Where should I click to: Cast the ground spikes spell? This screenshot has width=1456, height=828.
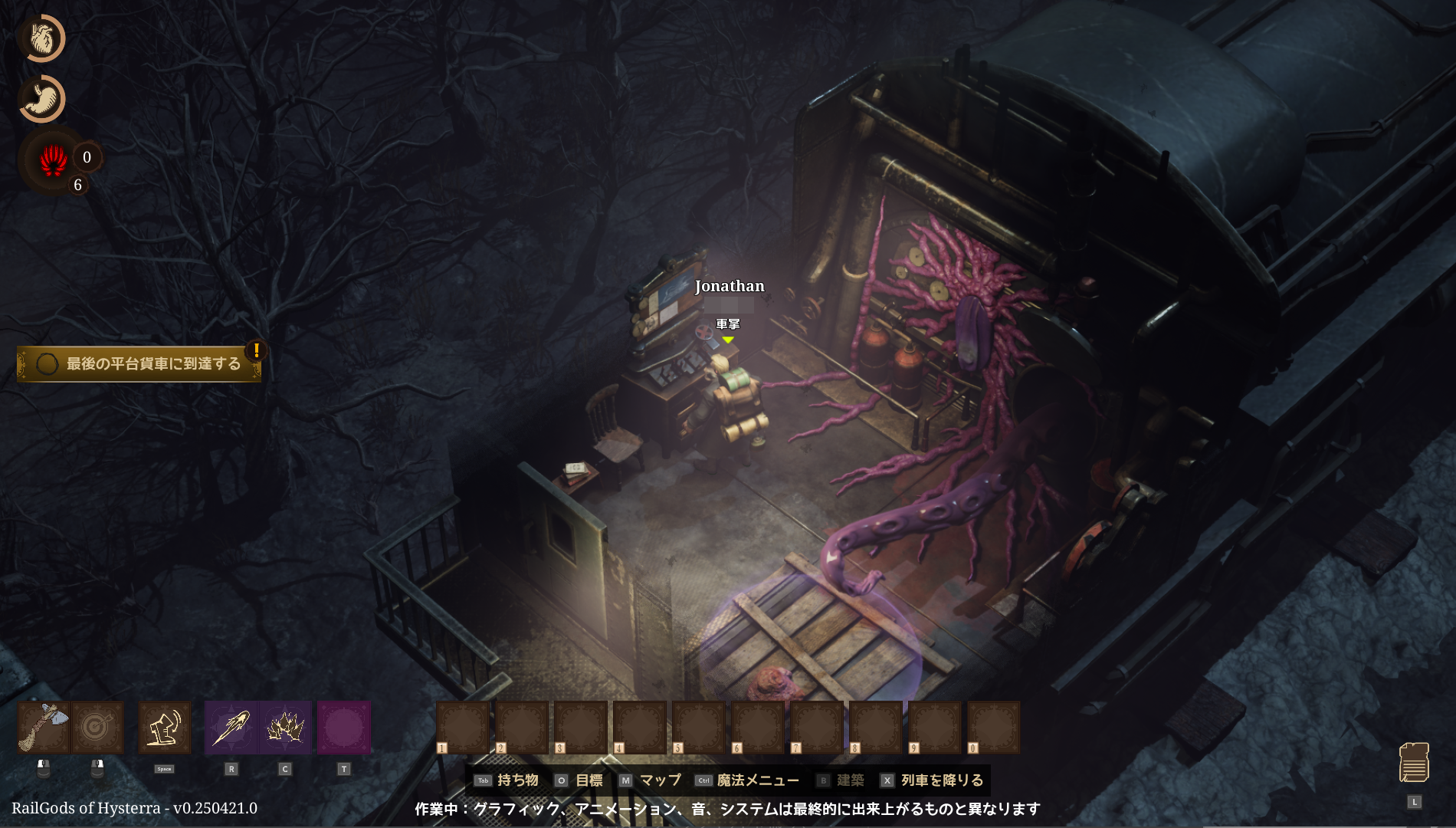pyautogui.click(x=285, y=727)
